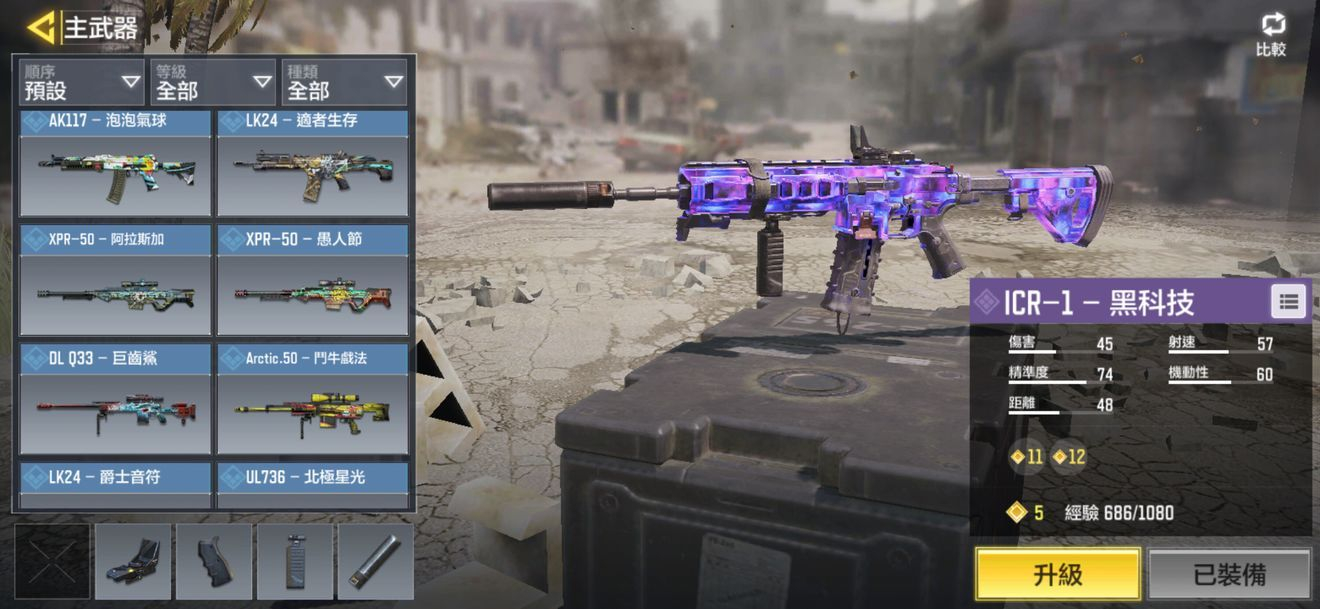Open the 種類 weapon type dropdown

click(x=345, y=82)
